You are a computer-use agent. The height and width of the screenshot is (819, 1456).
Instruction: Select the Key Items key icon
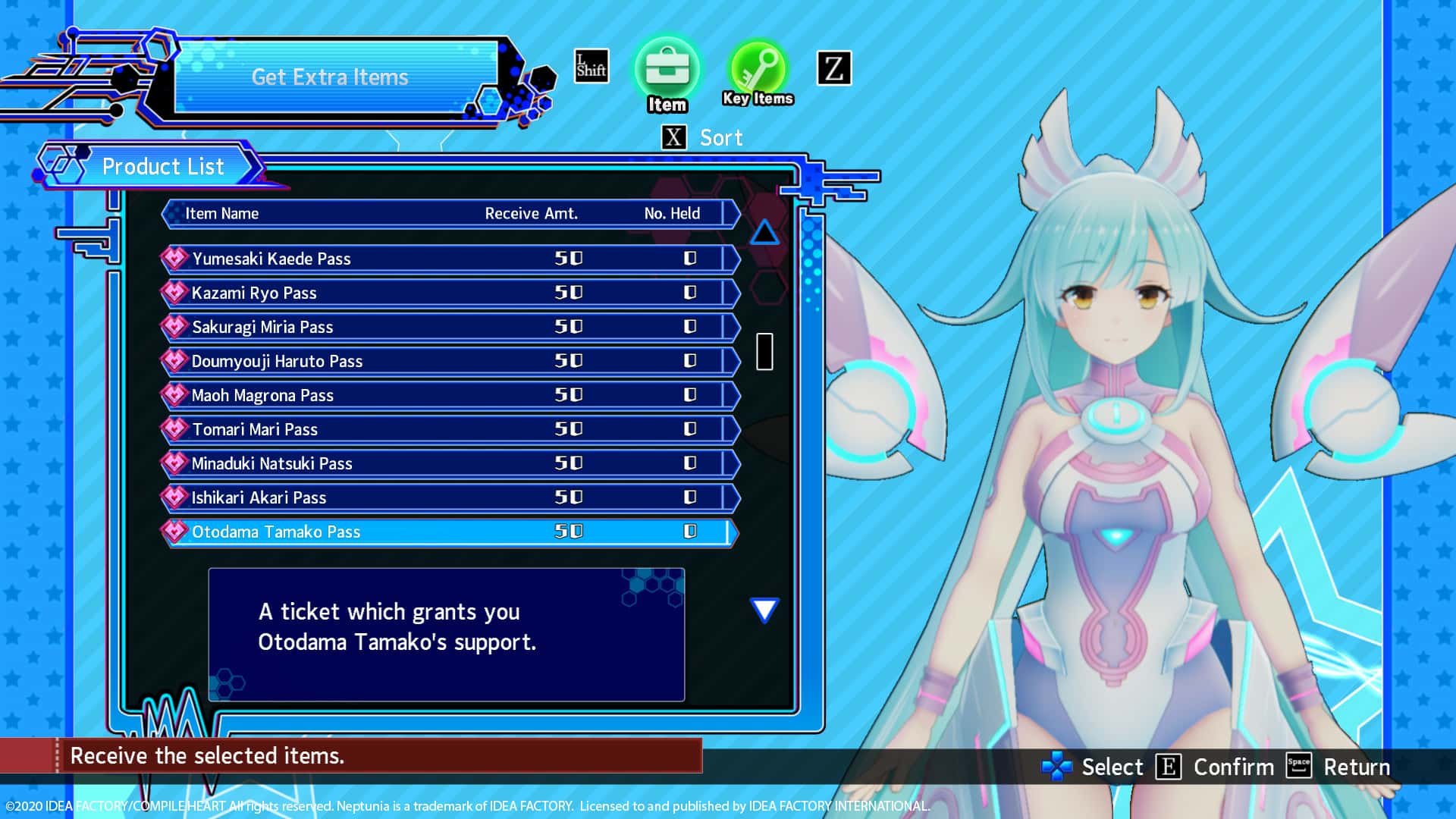click(756, 72)
